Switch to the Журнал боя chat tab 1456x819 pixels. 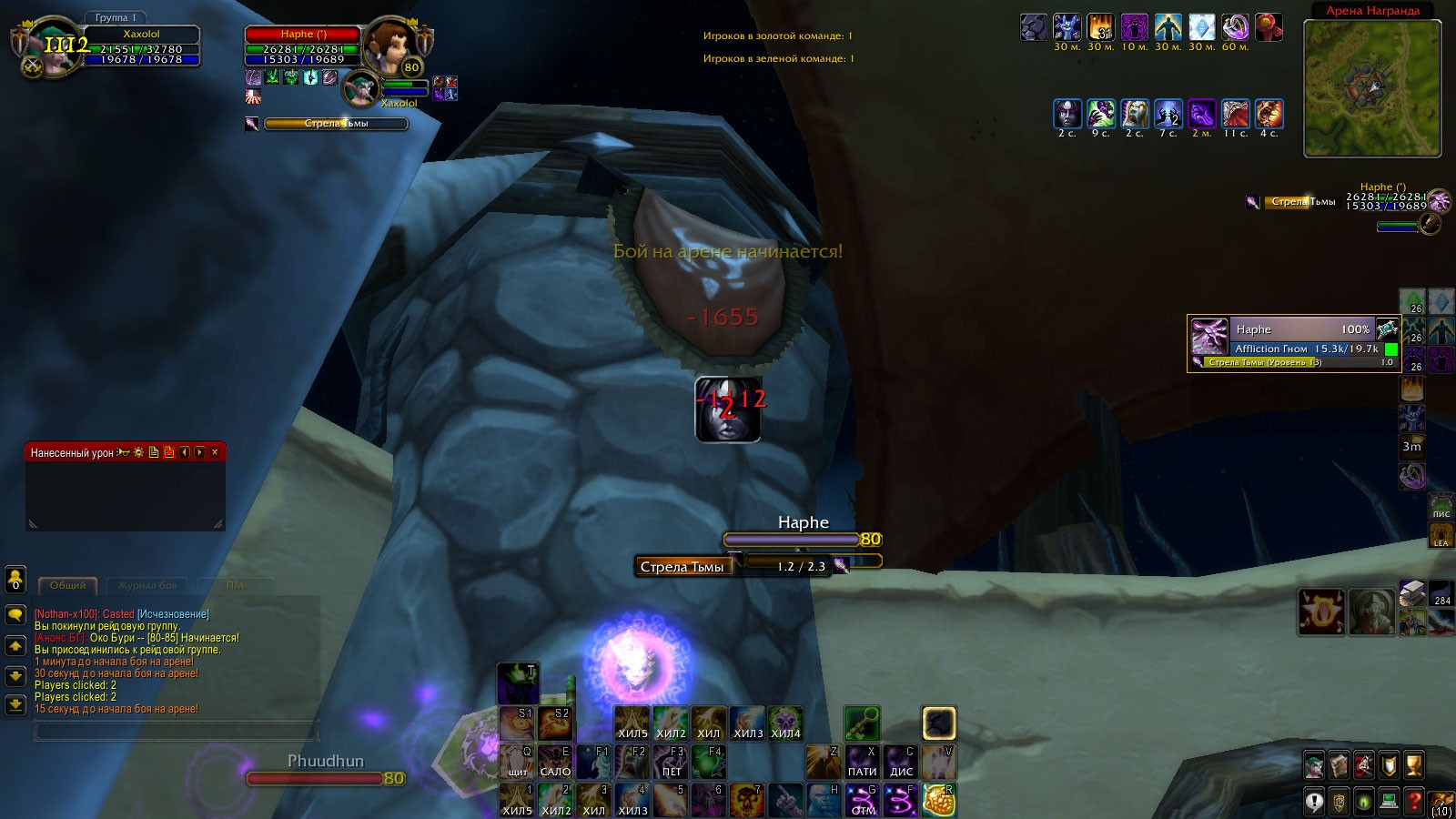tap(147, 585)
